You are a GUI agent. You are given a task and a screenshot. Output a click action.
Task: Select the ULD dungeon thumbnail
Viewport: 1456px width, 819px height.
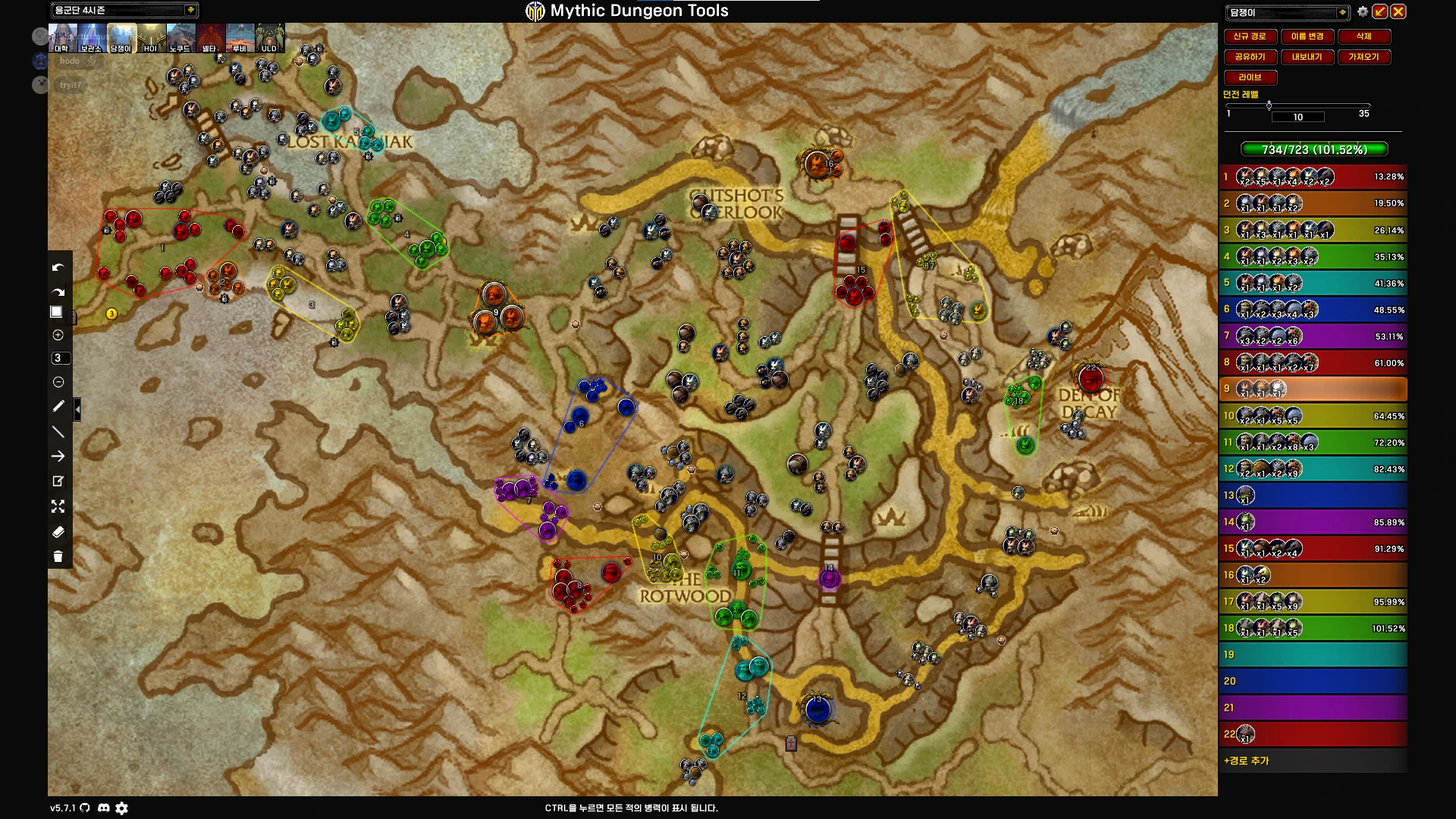[x=269, y=38]
